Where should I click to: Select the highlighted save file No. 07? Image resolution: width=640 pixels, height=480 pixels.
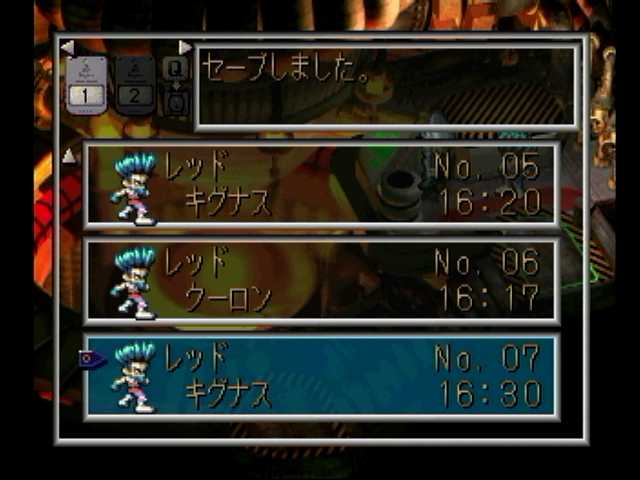[x=320, y=375]
